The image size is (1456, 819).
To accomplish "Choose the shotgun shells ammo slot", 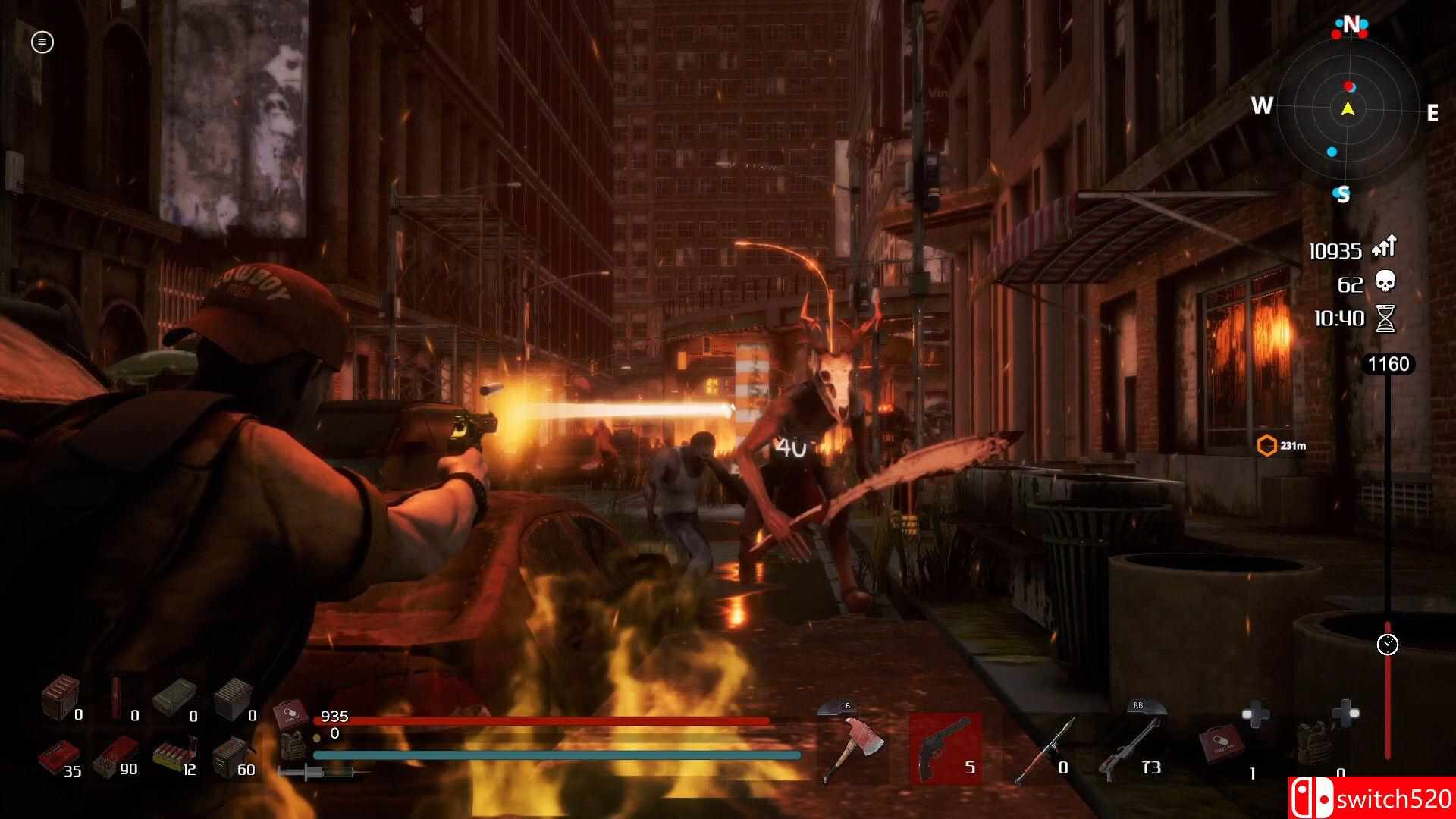I will click(x=173, y=755).
